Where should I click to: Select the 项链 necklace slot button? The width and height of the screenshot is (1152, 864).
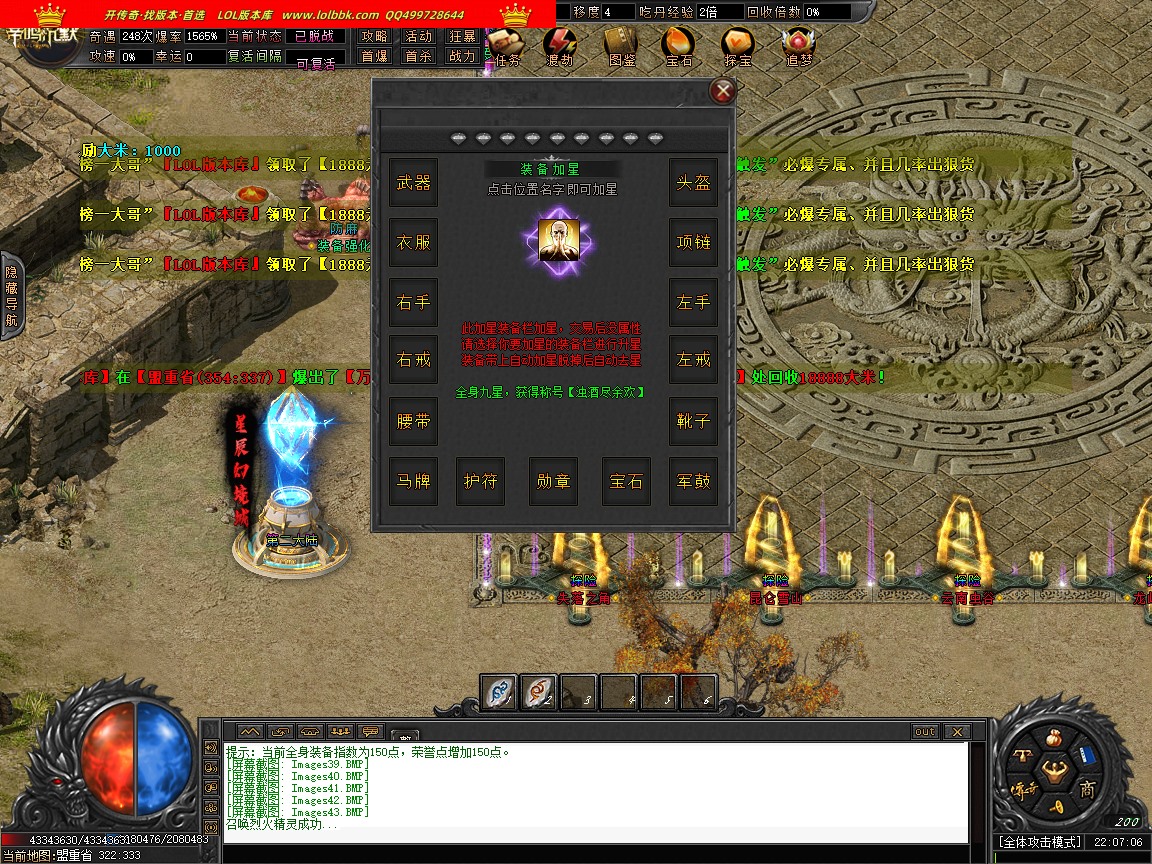click(693, 242)
